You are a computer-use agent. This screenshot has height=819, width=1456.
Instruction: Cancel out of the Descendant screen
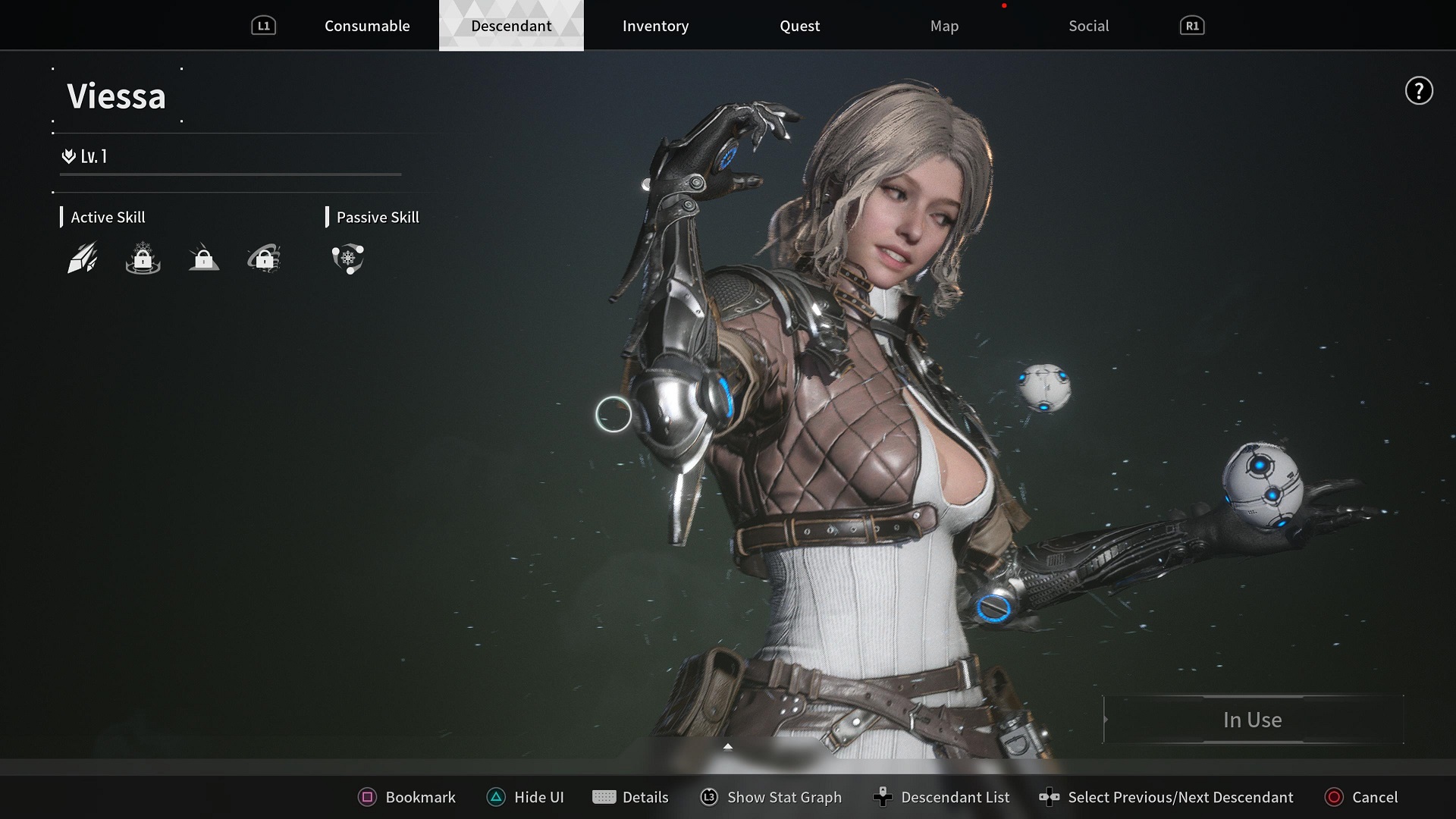[x=1361, y=797]
